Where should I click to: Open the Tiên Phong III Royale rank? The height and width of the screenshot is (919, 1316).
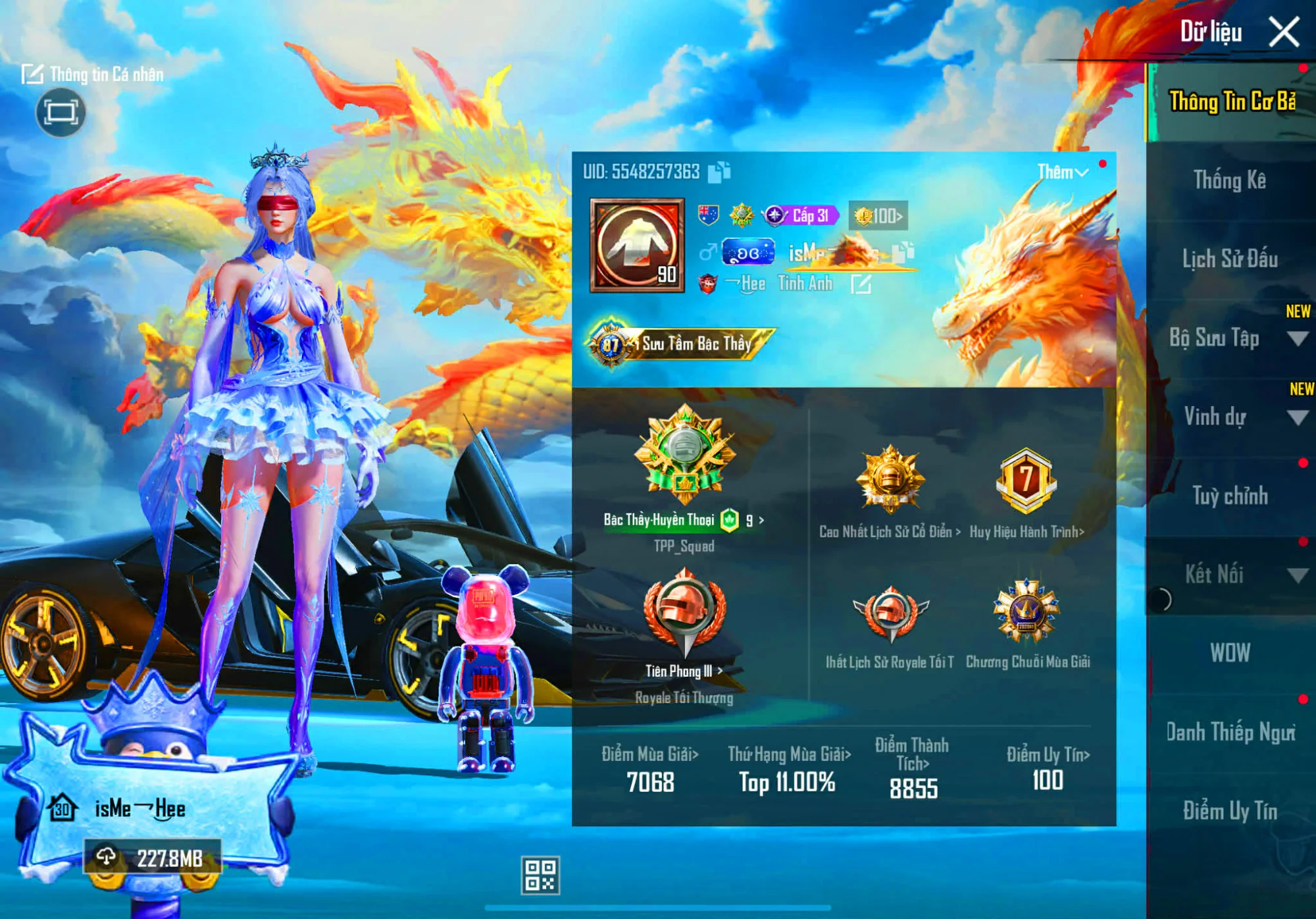coord(684,671)
